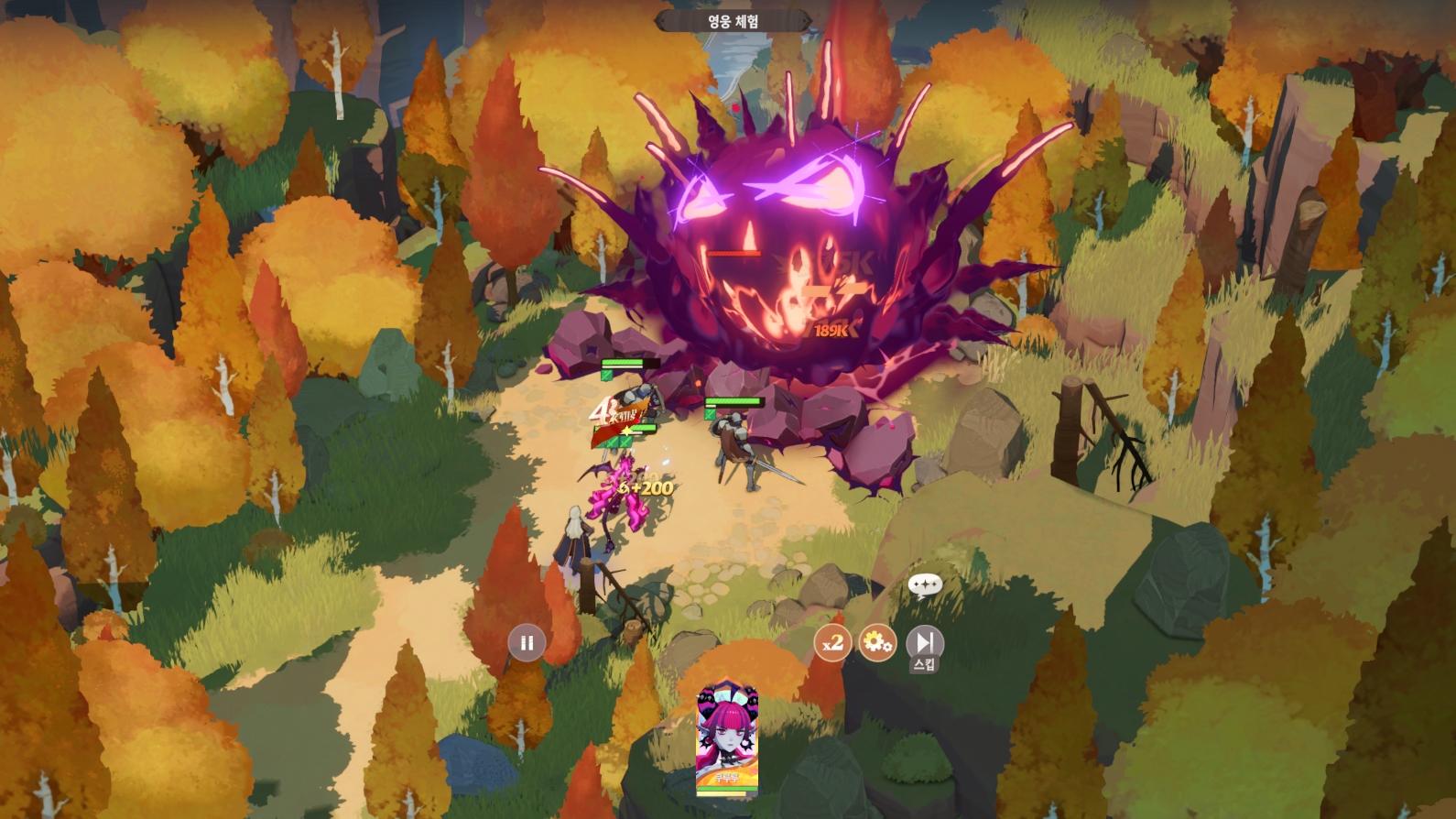
Task: Pause the battle
Action: (x=527, y=643)
